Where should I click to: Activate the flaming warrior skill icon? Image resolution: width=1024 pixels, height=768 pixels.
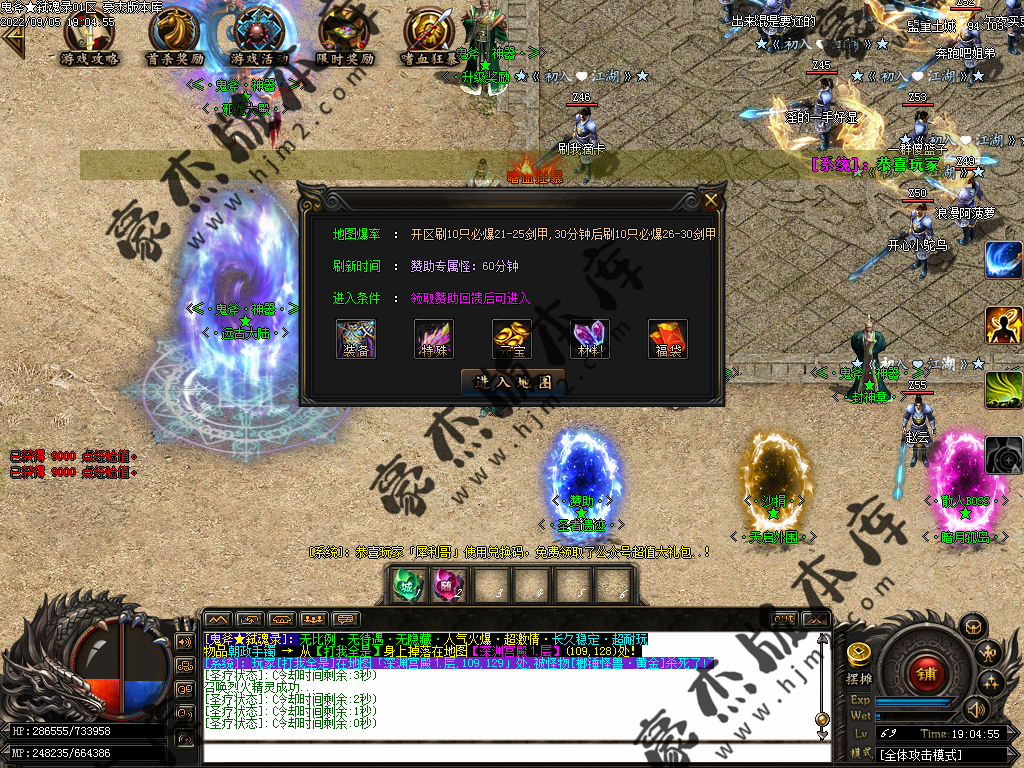1003,325
